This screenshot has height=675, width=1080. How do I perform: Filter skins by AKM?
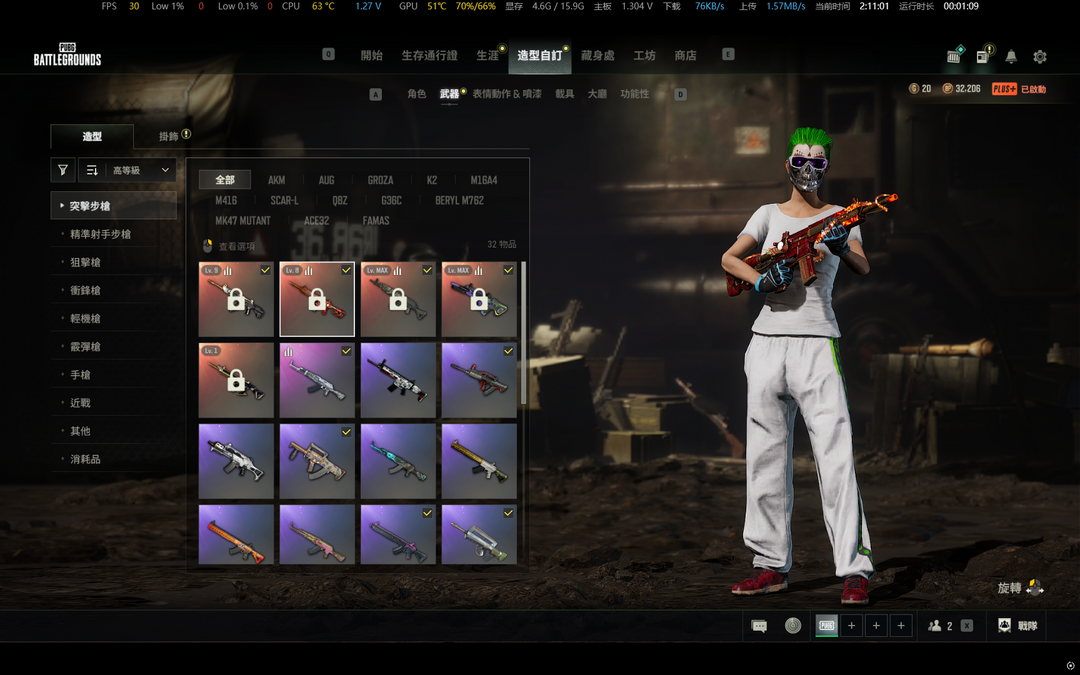(x=276, y=180)
